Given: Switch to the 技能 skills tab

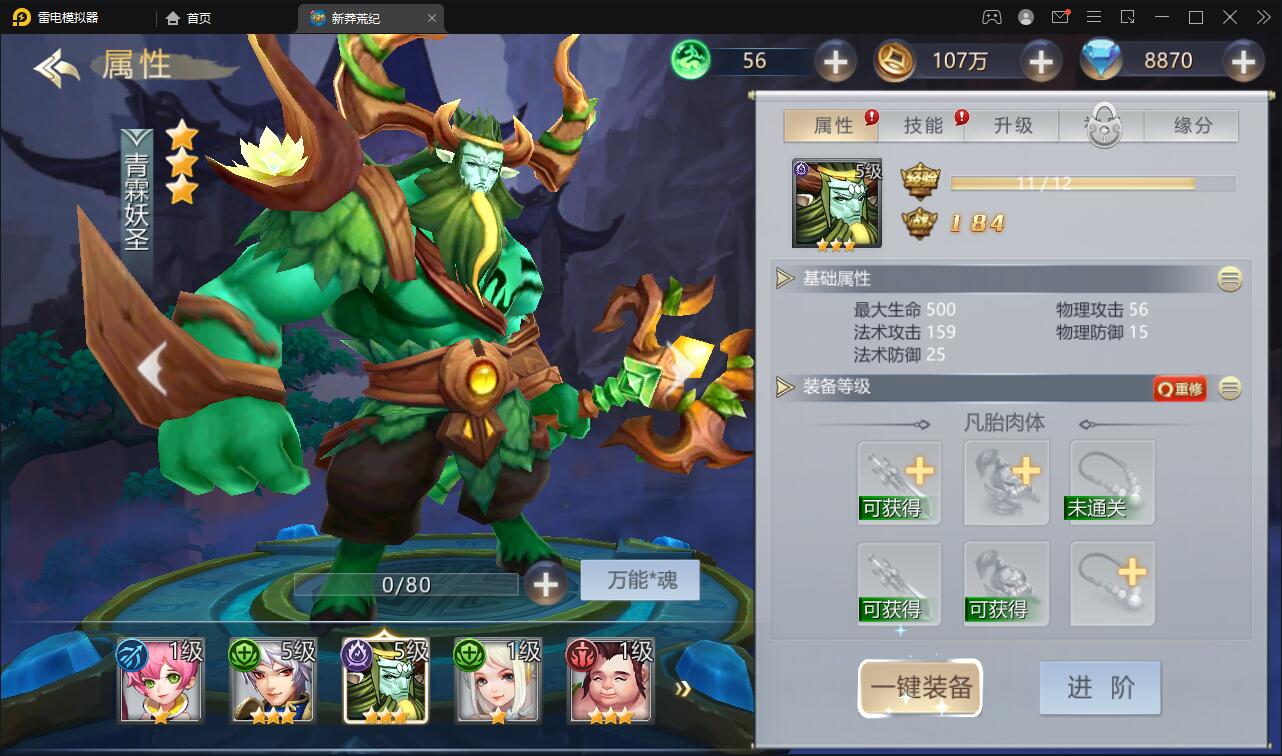Looking at the screenshot, I should (x=925, y=126).
